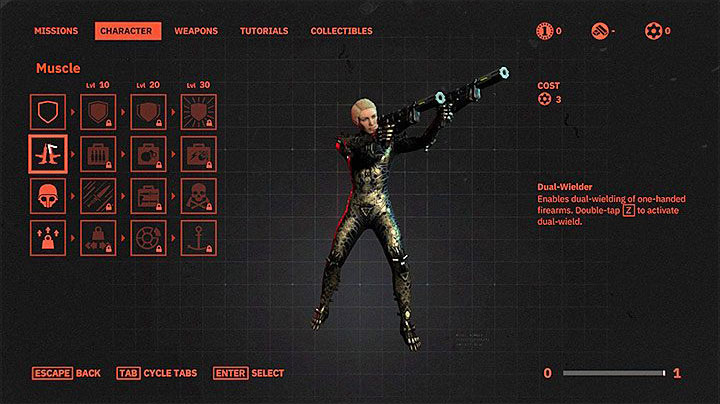
Task: Select the plain shield skill icon
Action: pos(48,110)
